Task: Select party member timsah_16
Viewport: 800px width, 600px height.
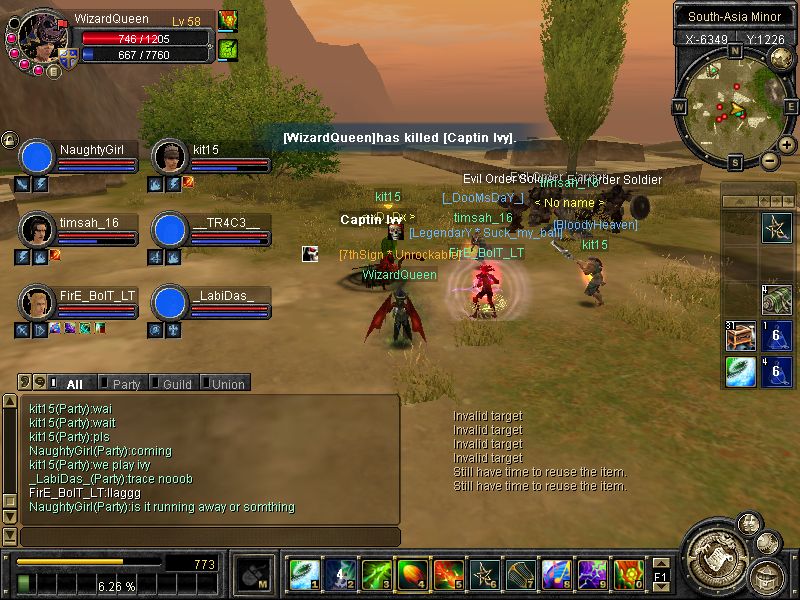Action: 37,230
